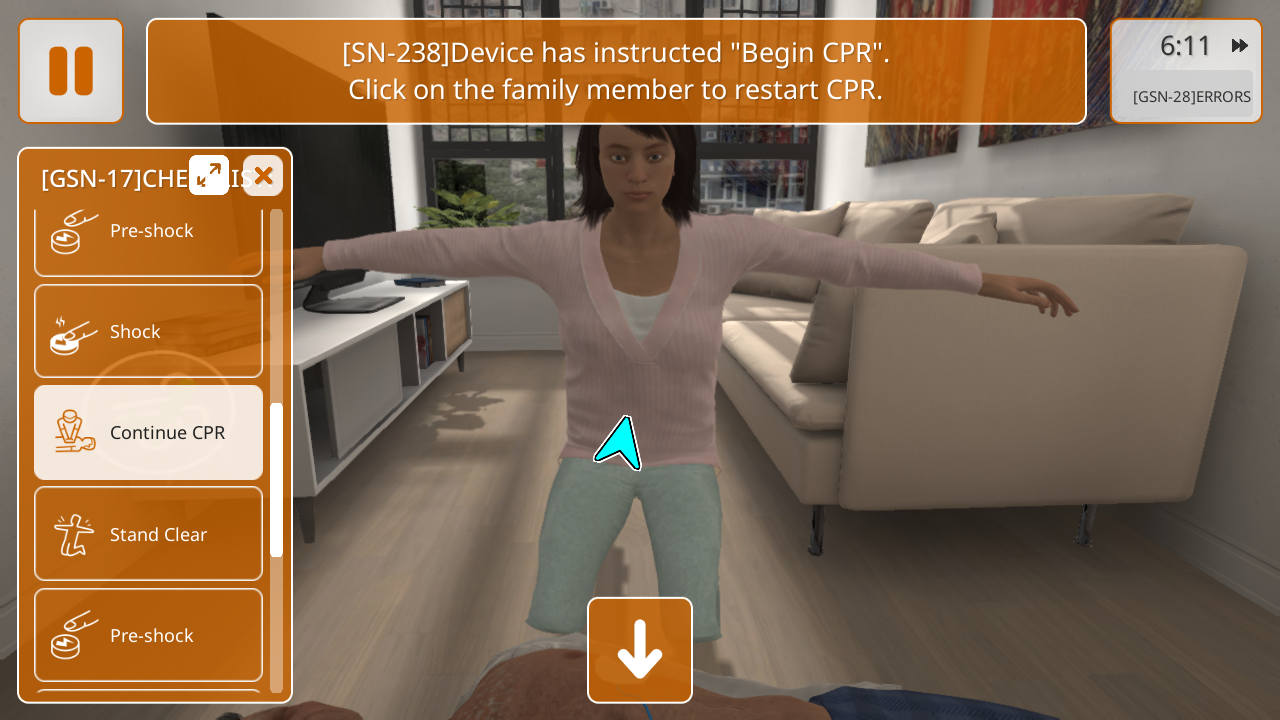Close the checklist panel

pos(263,176)
